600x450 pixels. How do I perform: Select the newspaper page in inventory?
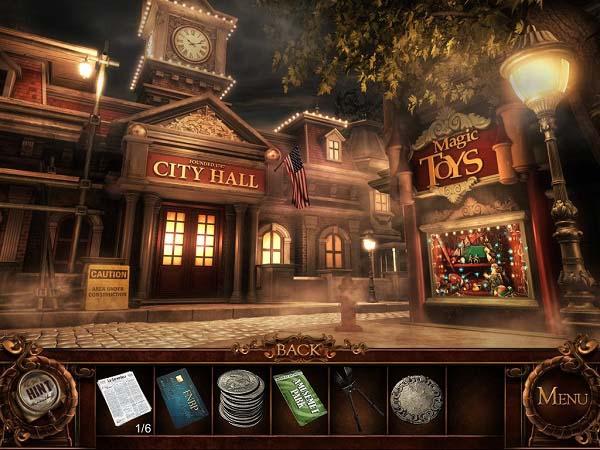(124, 397)
